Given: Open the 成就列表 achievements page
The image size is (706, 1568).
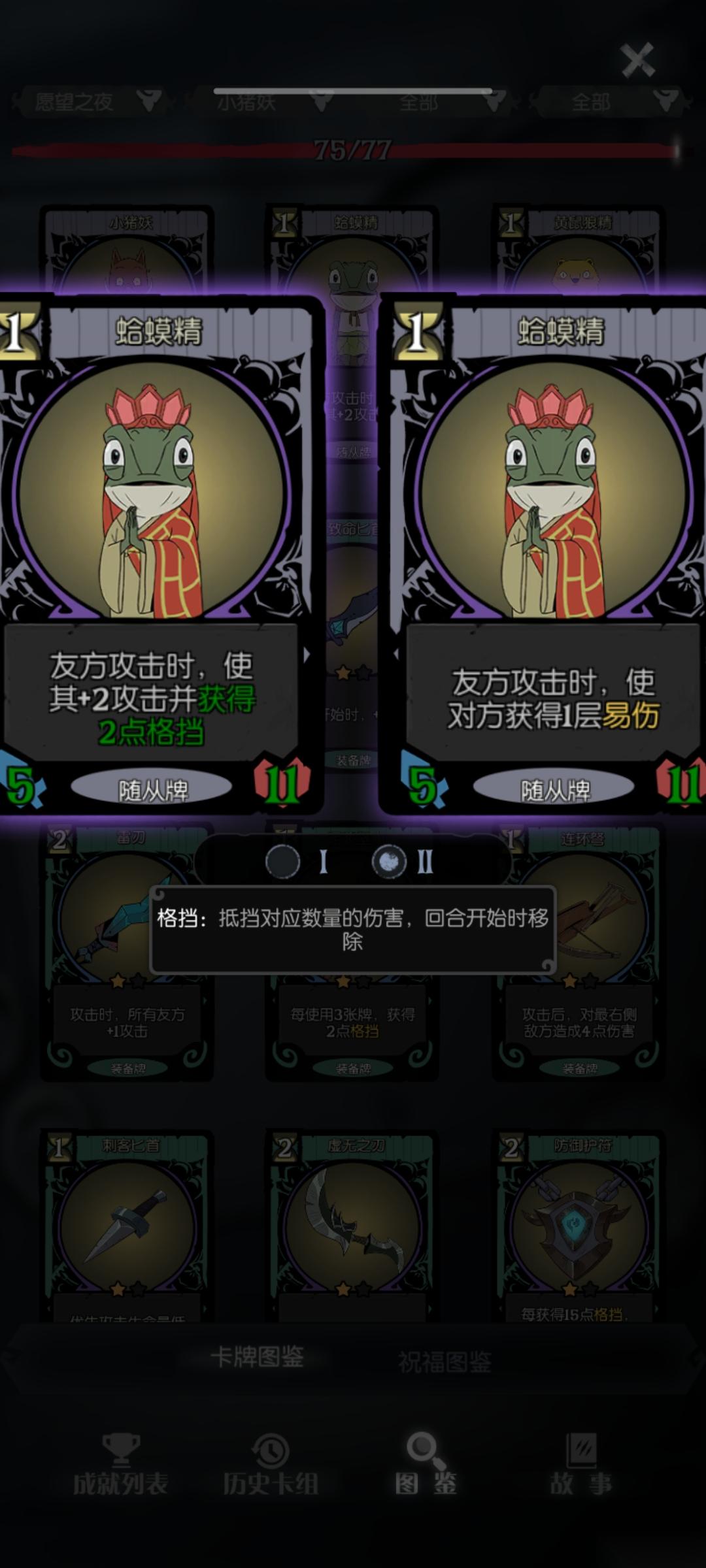Looking at the screenshot, I should pos(120,1467).
